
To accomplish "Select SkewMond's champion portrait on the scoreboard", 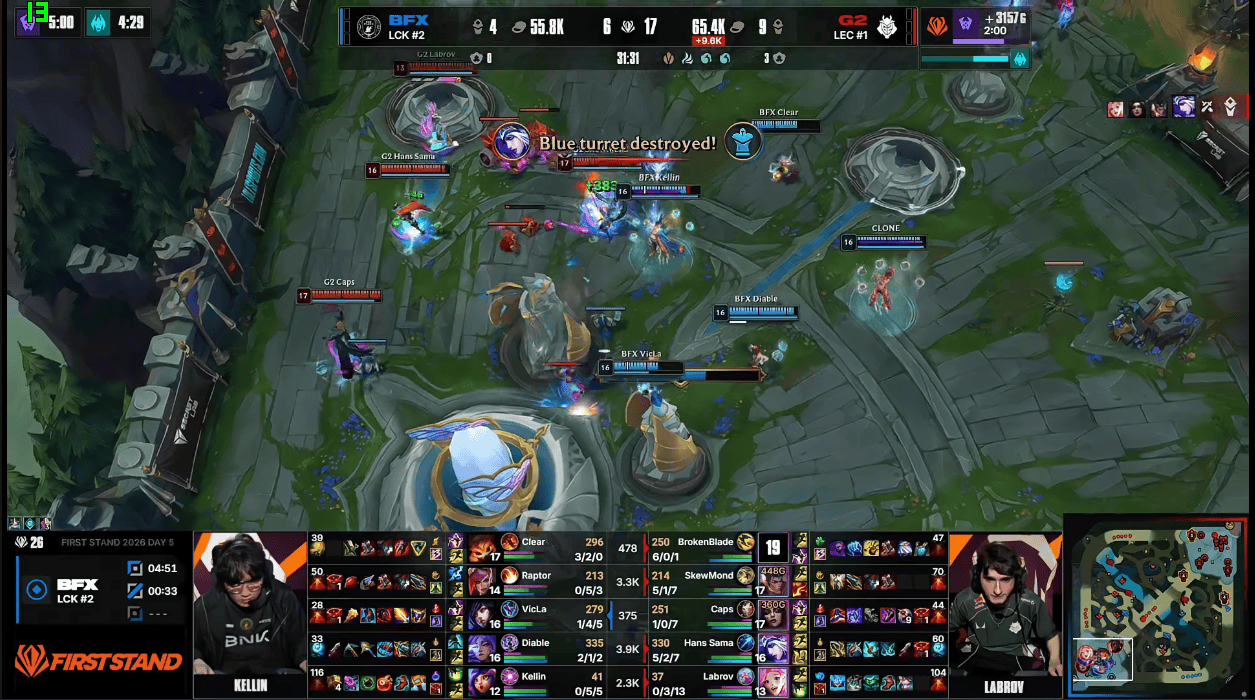I will coord(773,582).
